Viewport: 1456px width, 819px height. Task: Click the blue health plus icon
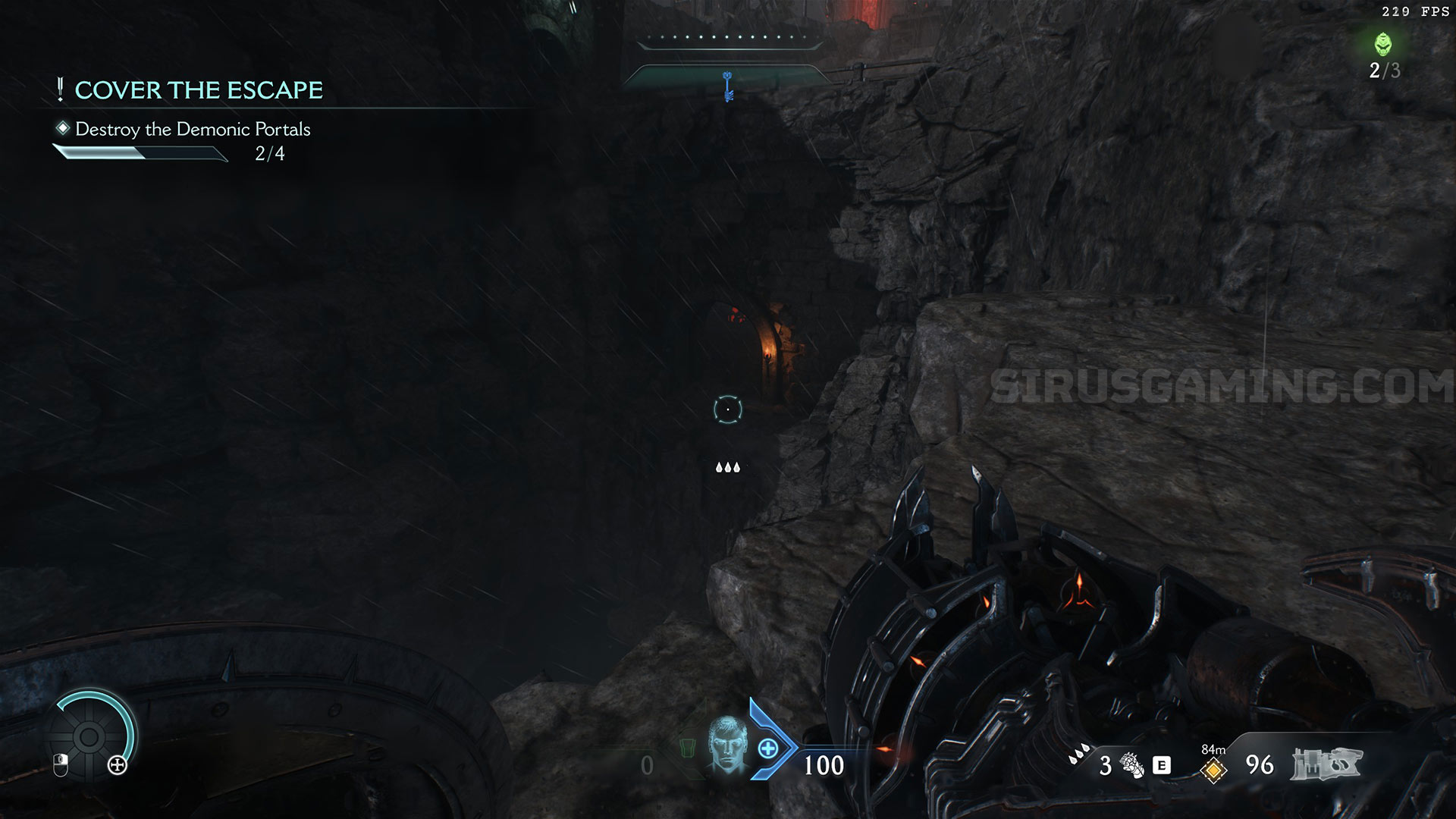point(768,749)
